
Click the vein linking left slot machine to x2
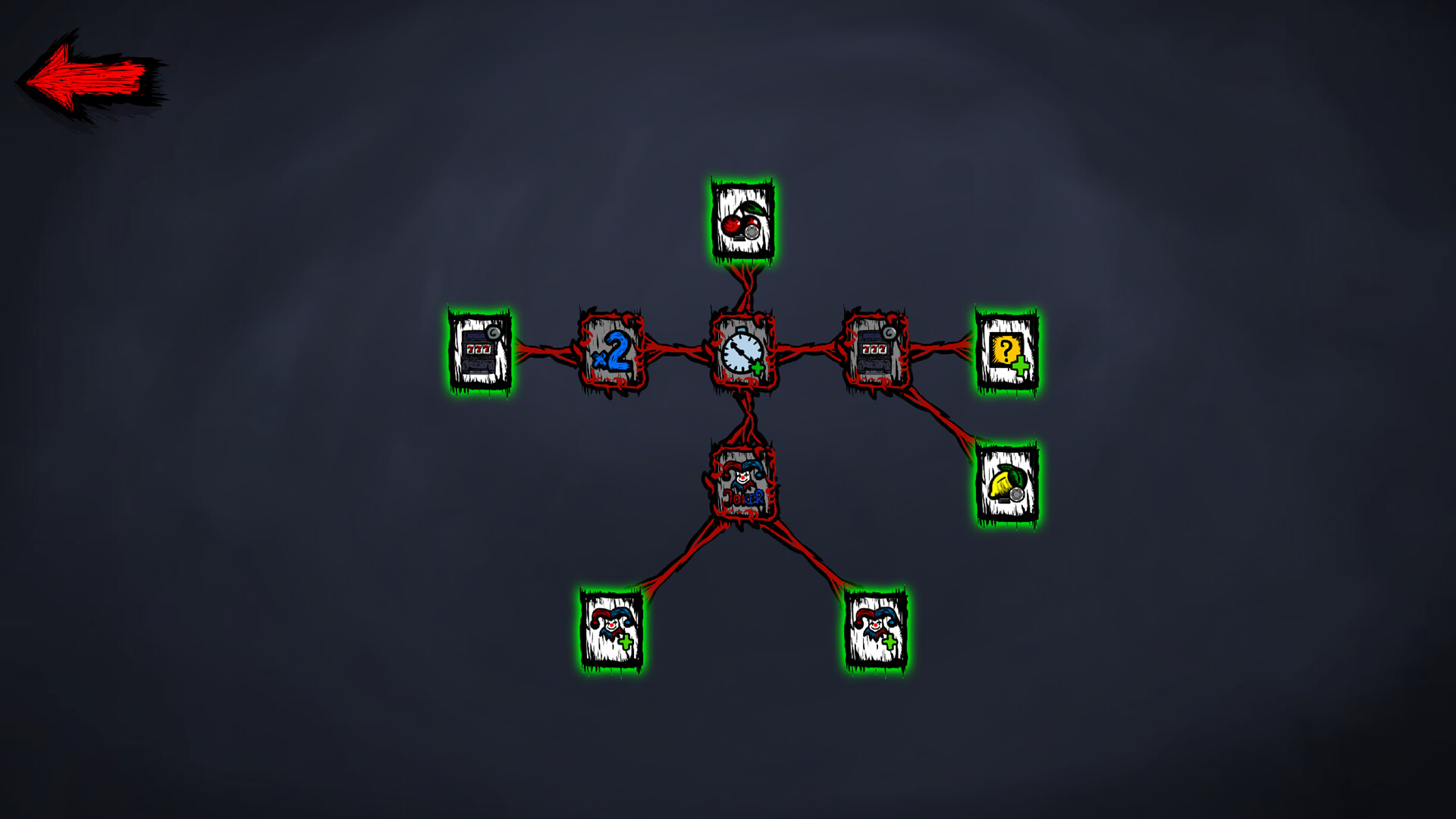coord(542,351)
